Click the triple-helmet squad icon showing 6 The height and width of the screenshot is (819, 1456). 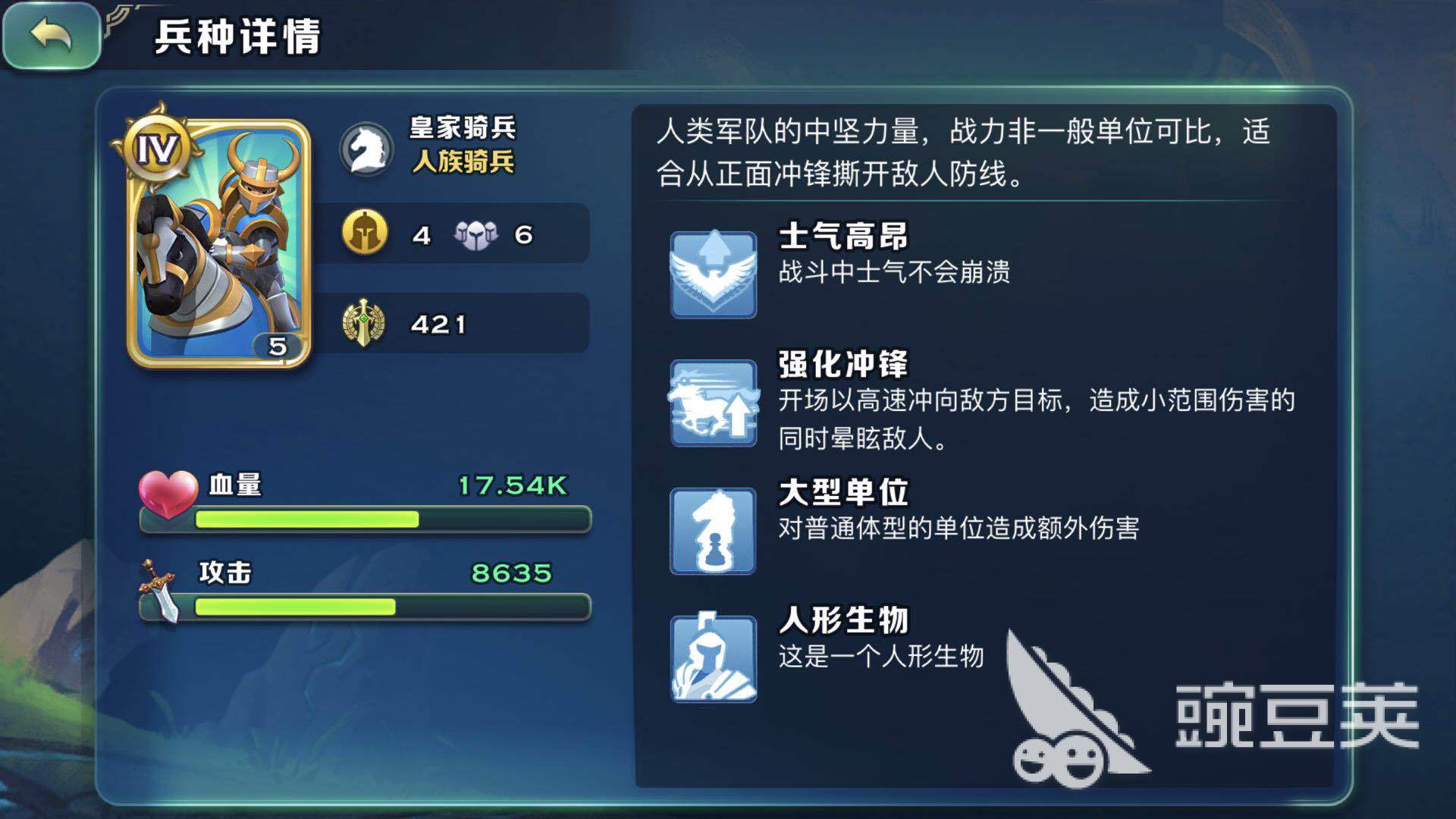click(475, 235)
